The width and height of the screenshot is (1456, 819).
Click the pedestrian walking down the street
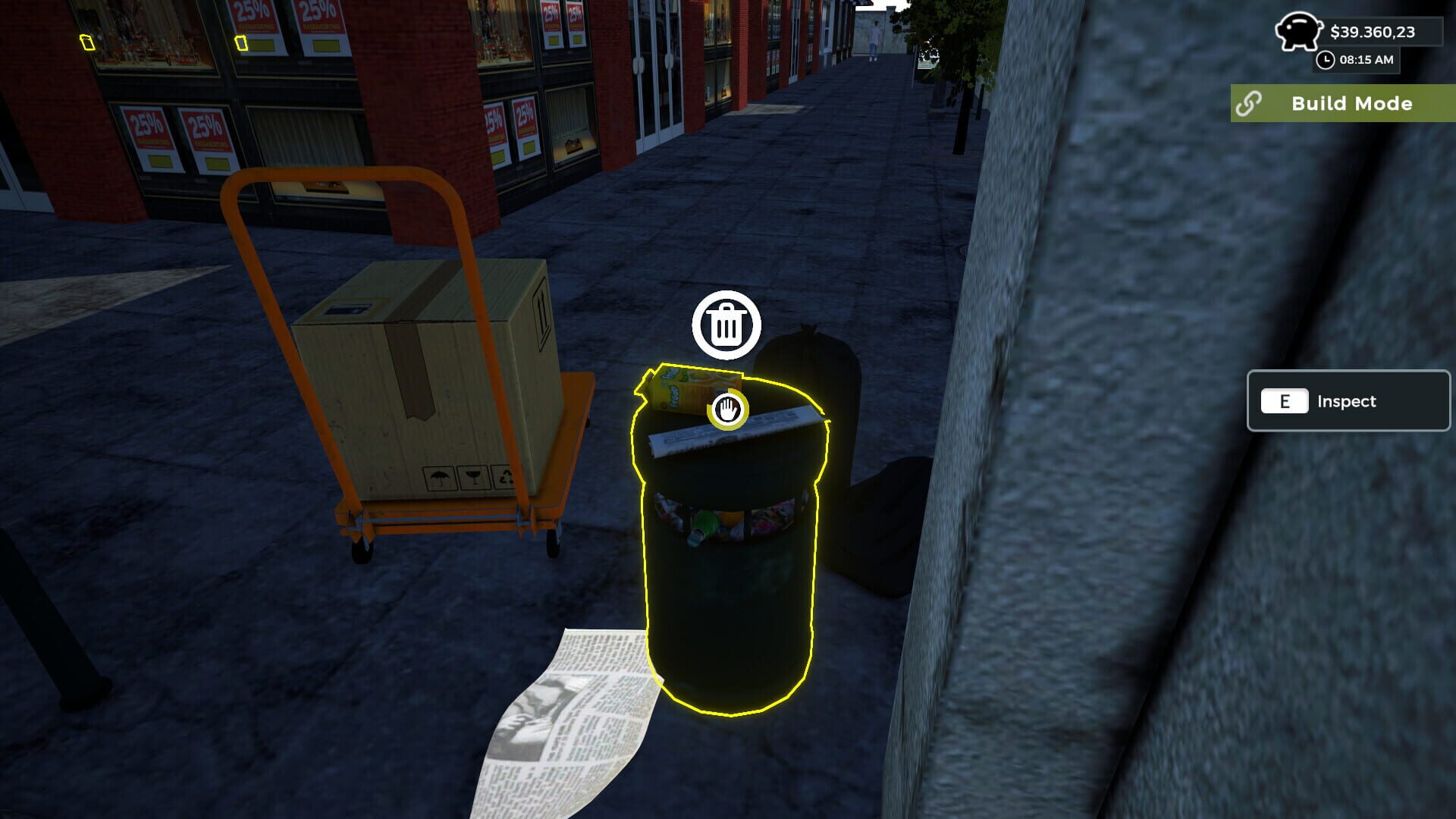(x=873, y=39)
